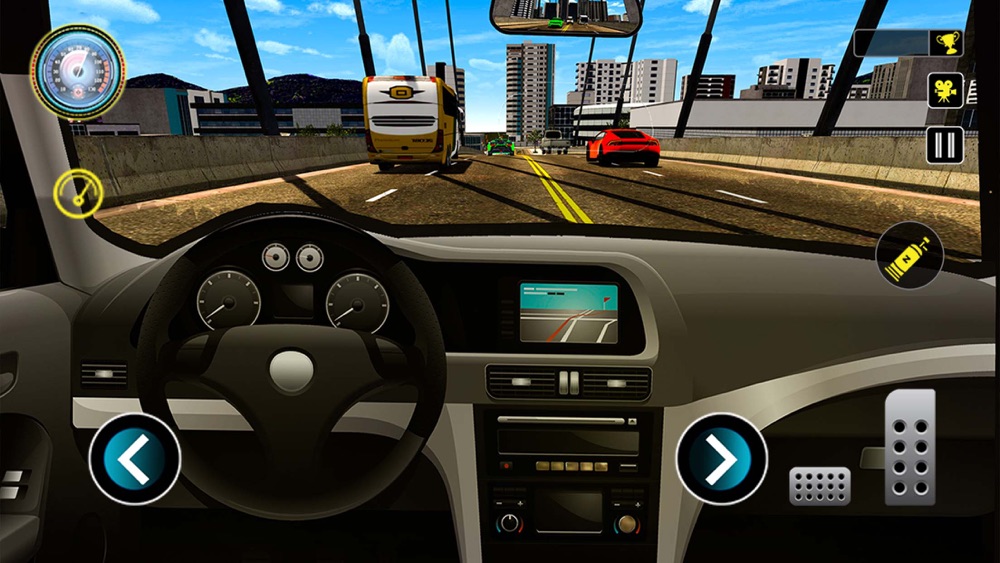
Task: Steer left with the left arrow button
Action: (x=134, y=460)
